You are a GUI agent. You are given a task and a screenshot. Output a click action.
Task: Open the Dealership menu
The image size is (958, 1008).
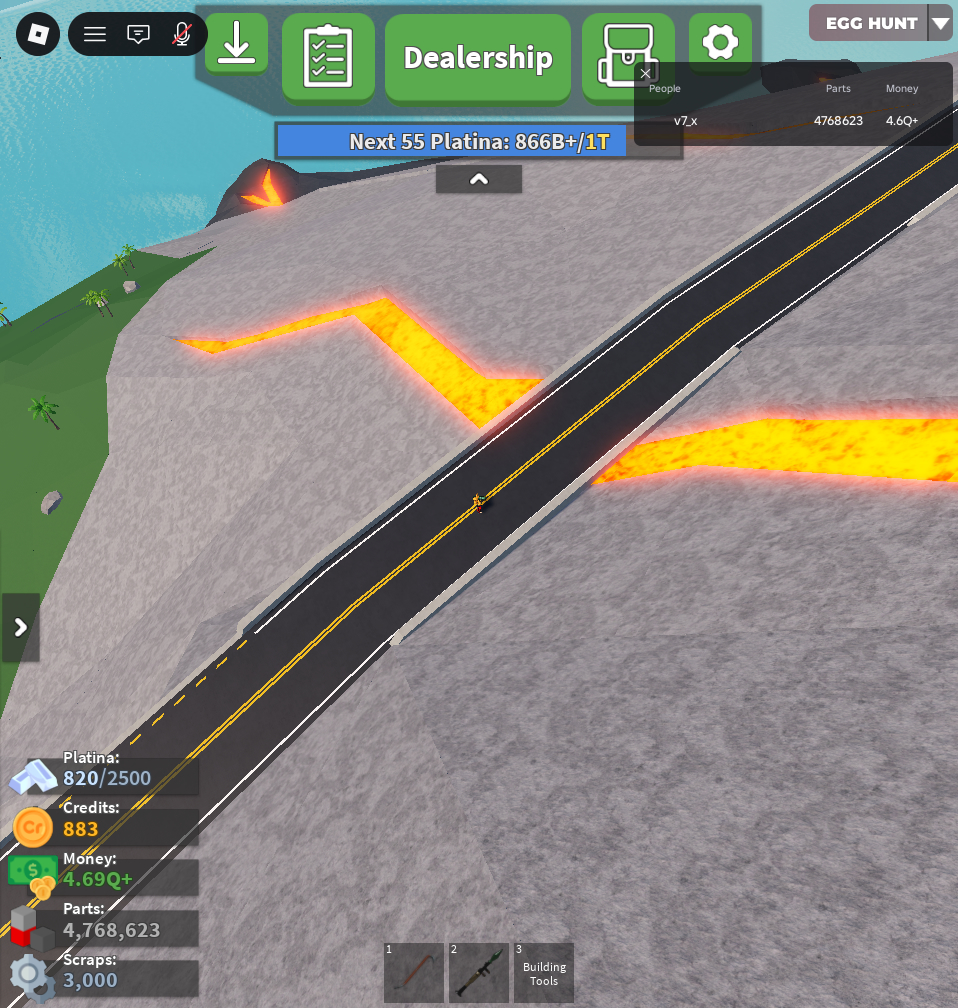[478, 58]
